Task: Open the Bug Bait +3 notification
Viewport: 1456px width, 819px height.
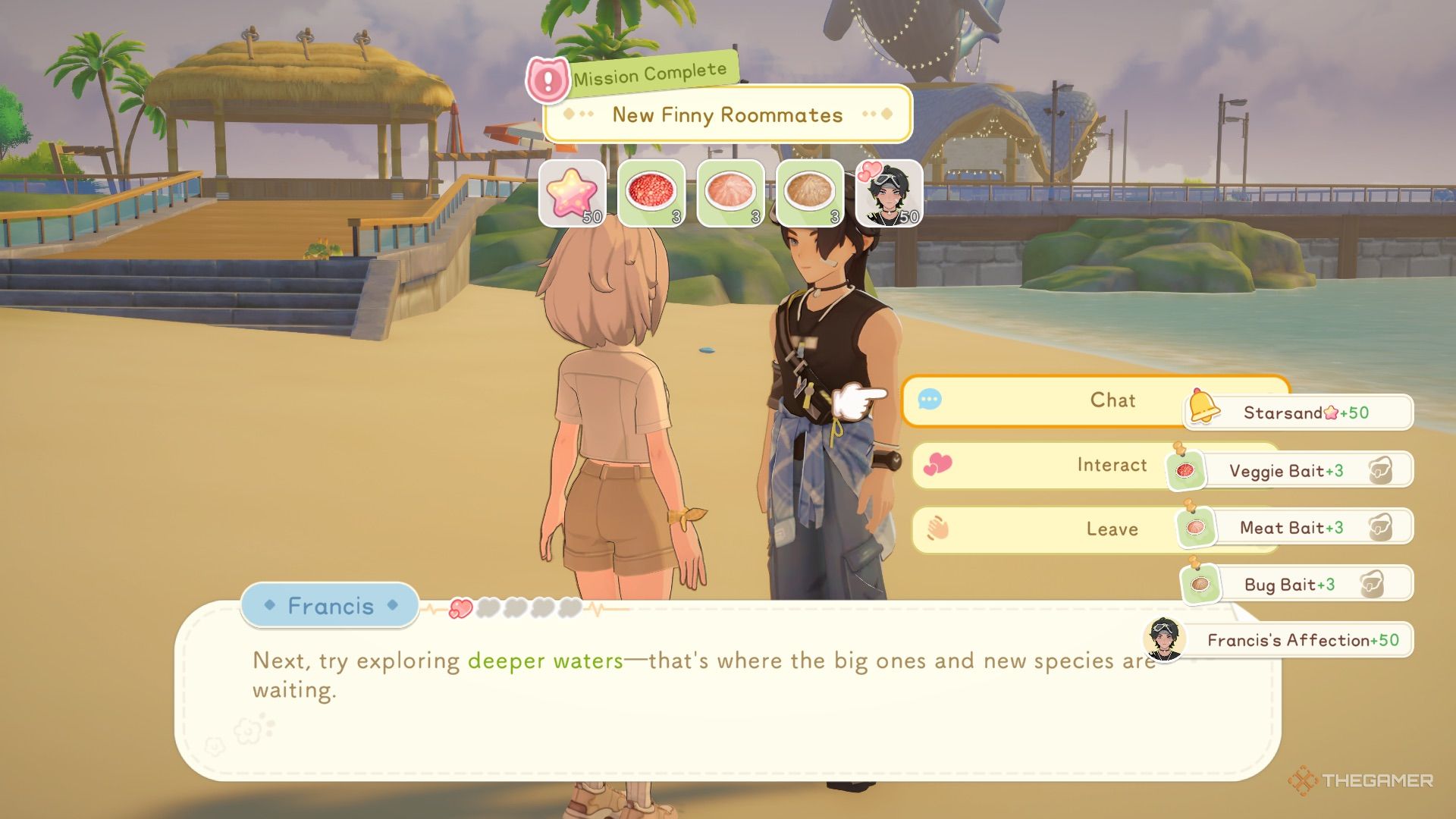Action: click(1298, 585)
